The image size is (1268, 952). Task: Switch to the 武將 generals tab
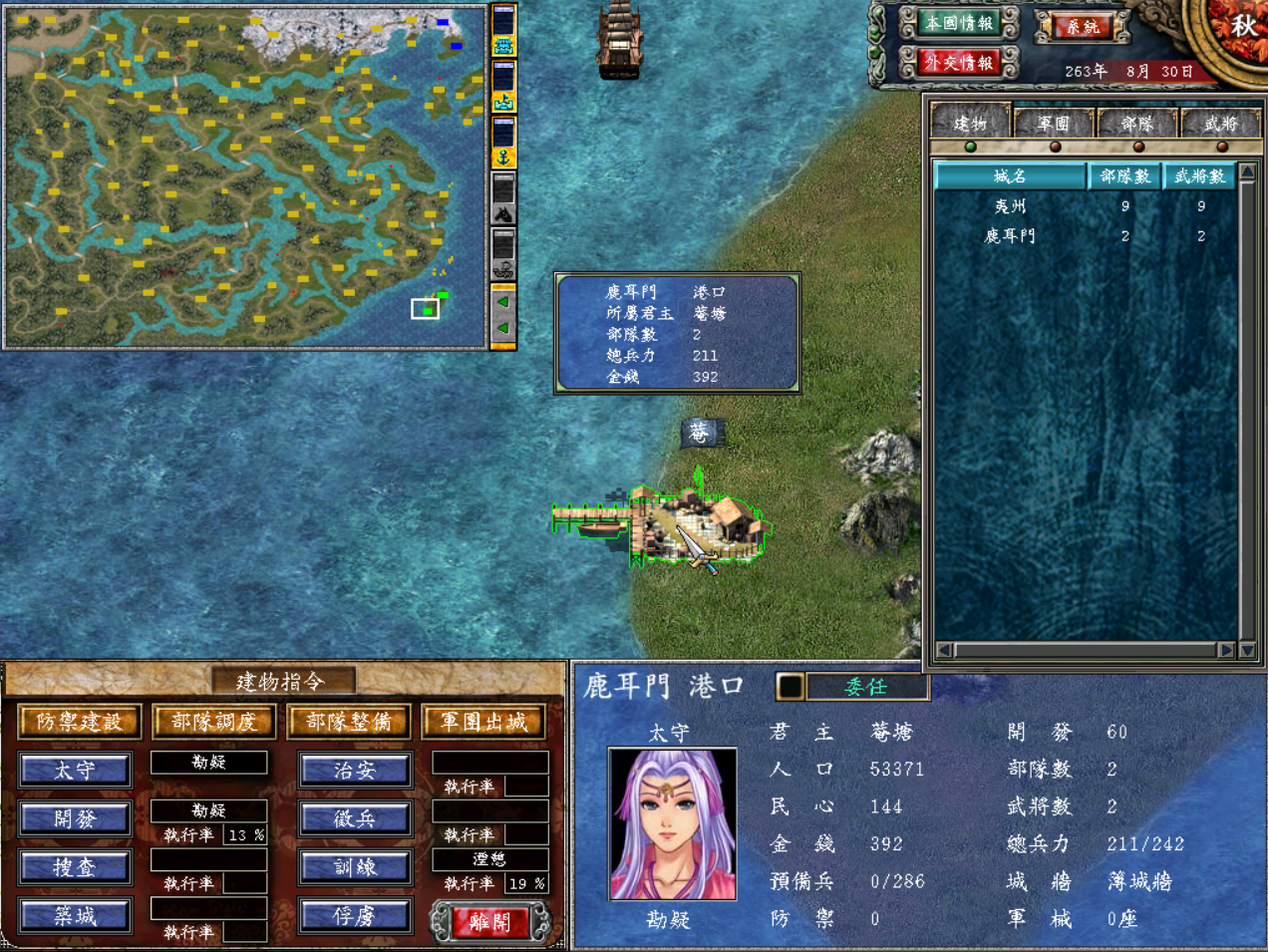tap(1220, 124)
